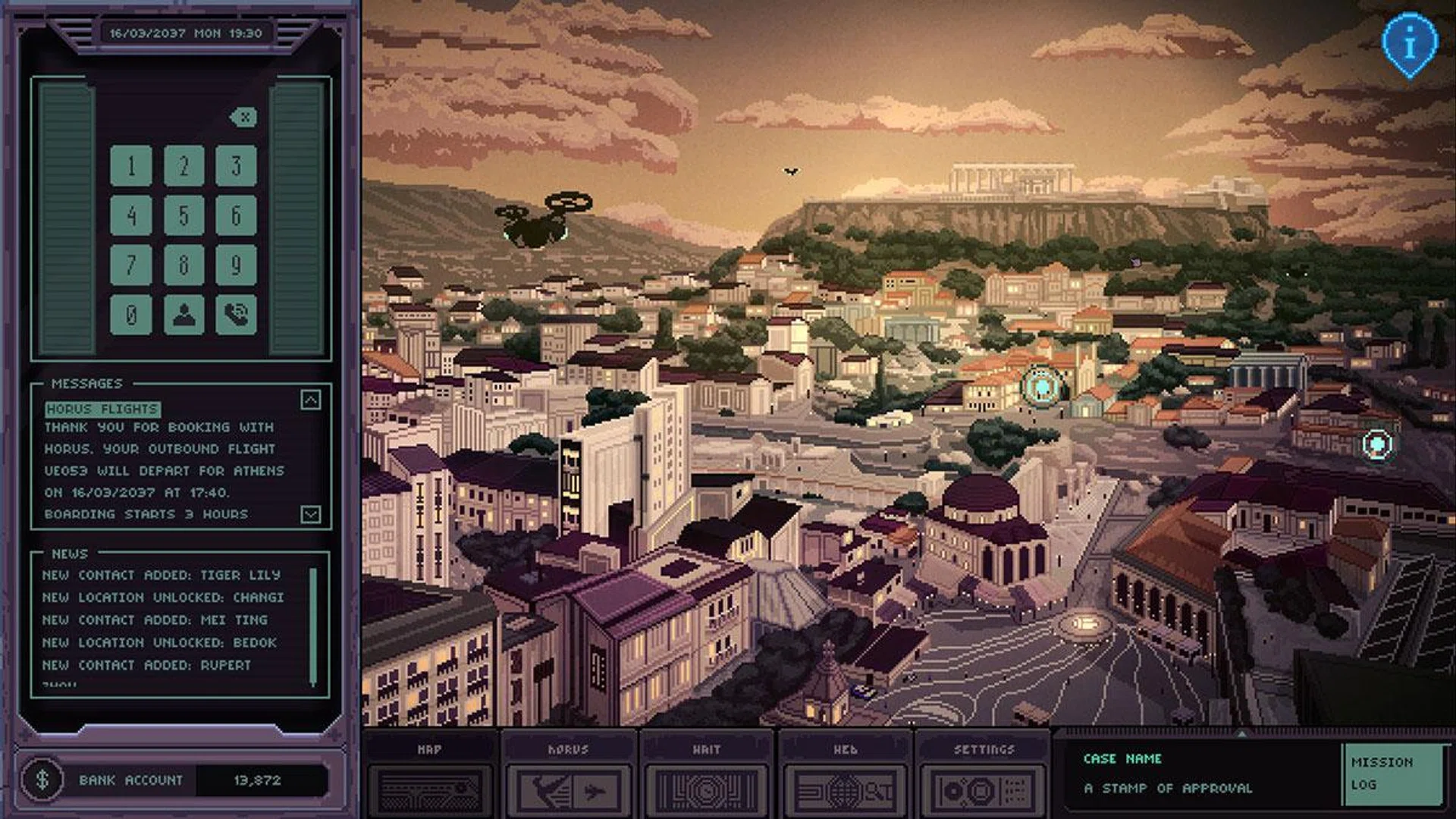The height and width of the screenshot is (819, 1456).
Task: Enter digit 9 on the phone keypad
Action: tap(236, 265)
